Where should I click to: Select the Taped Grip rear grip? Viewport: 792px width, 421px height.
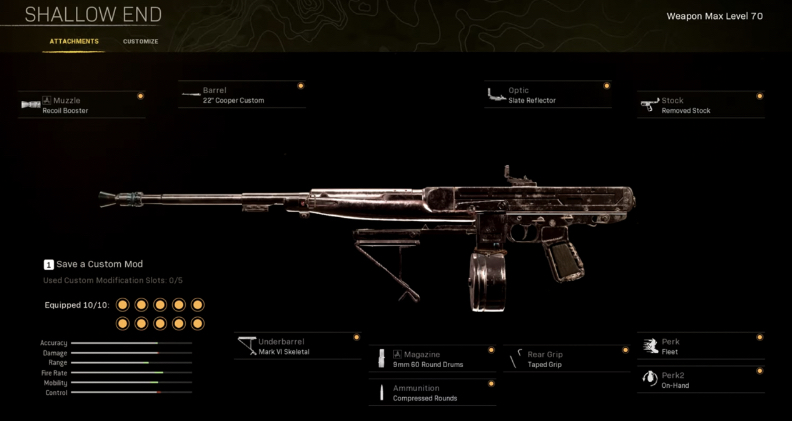coord(567,359)
